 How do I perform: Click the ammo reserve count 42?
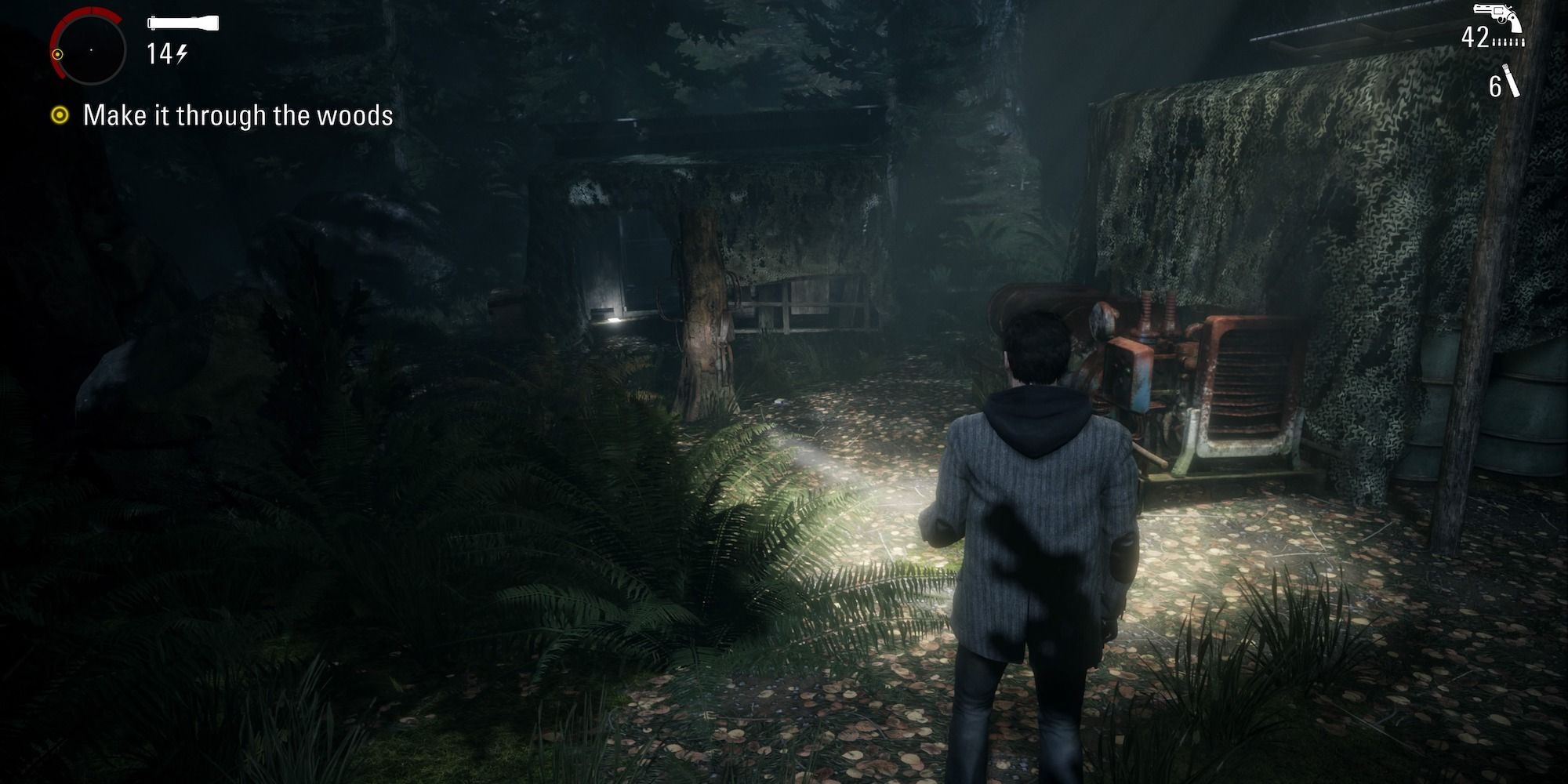(x=1474, y=35)
